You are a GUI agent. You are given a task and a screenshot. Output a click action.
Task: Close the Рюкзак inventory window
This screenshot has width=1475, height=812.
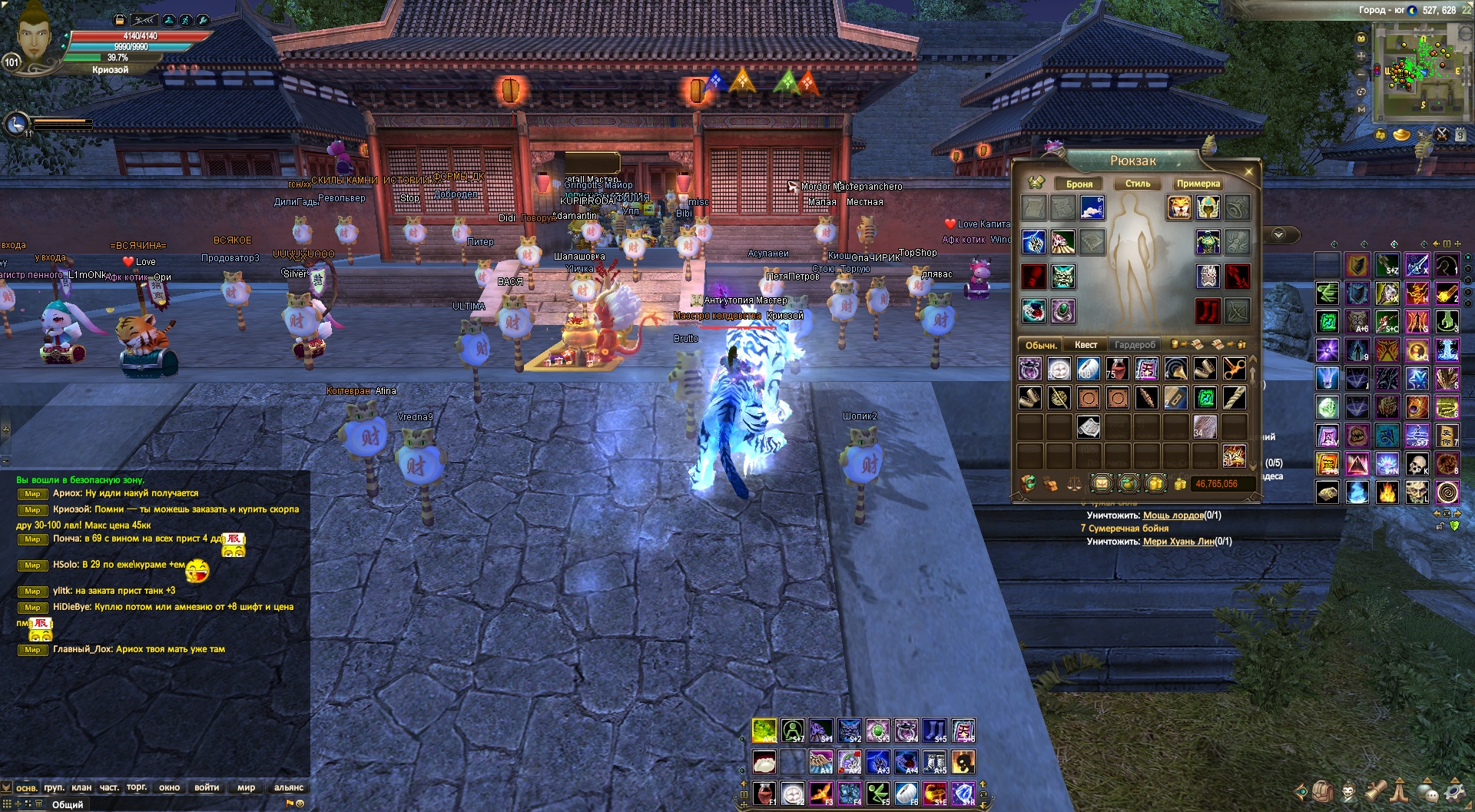[1248, 171]
